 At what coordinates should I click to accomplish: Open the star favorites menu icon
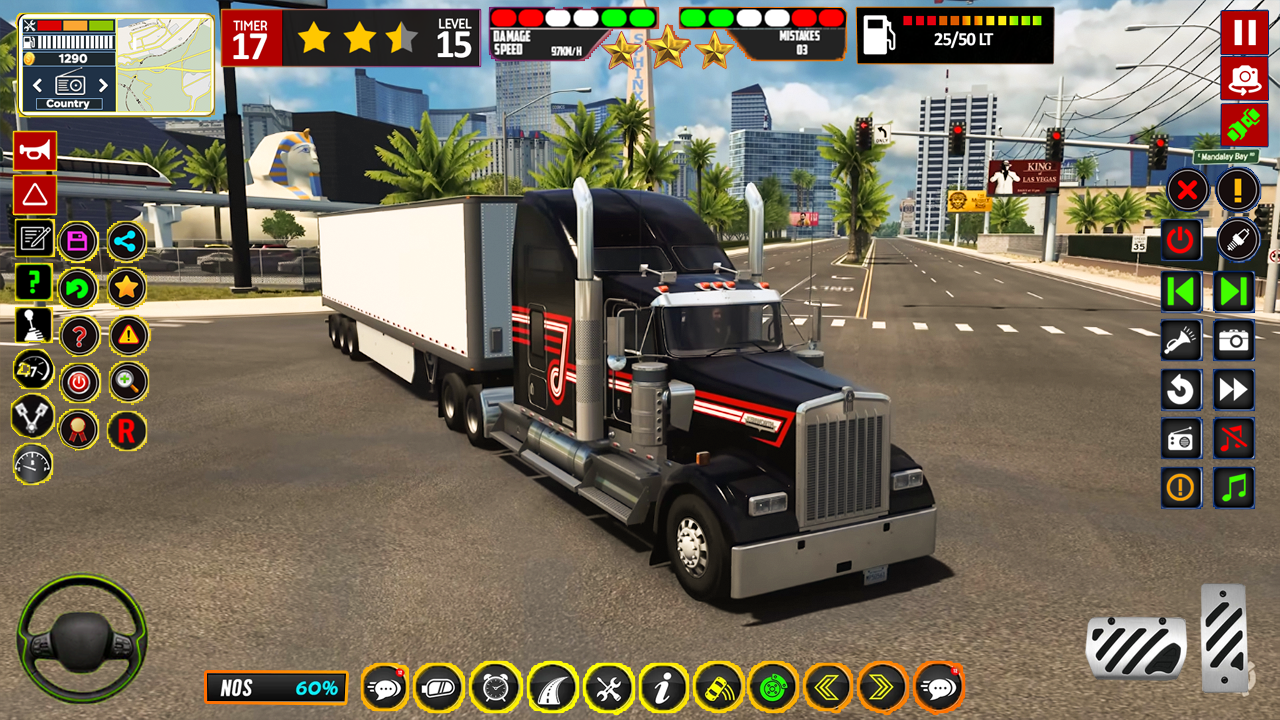127,288
